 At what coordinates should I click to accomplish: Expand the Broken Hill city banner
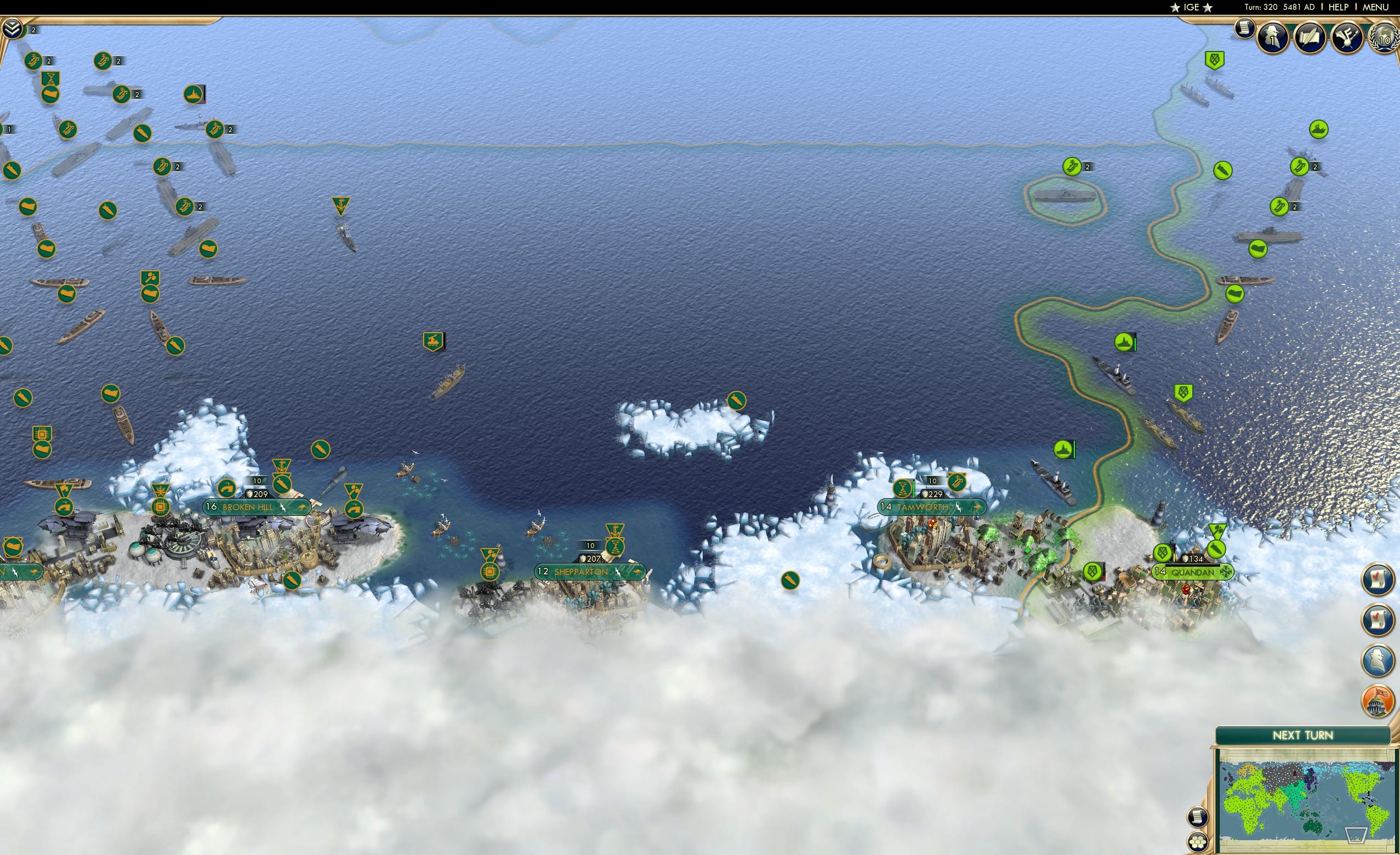(x=257, y=508)
